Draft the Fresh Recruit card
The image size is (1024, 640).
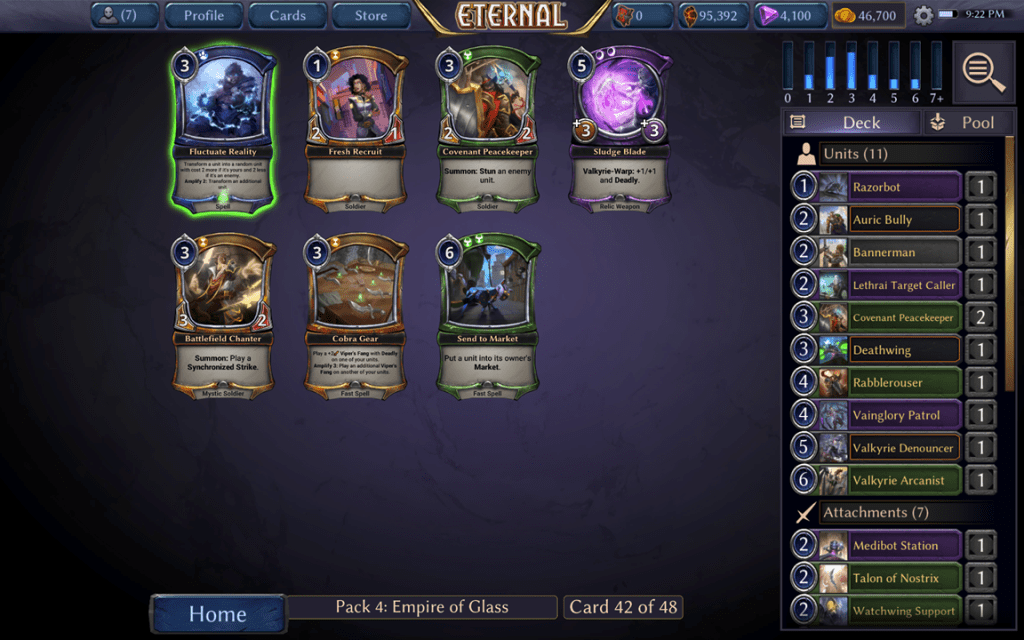coord(359,128)
